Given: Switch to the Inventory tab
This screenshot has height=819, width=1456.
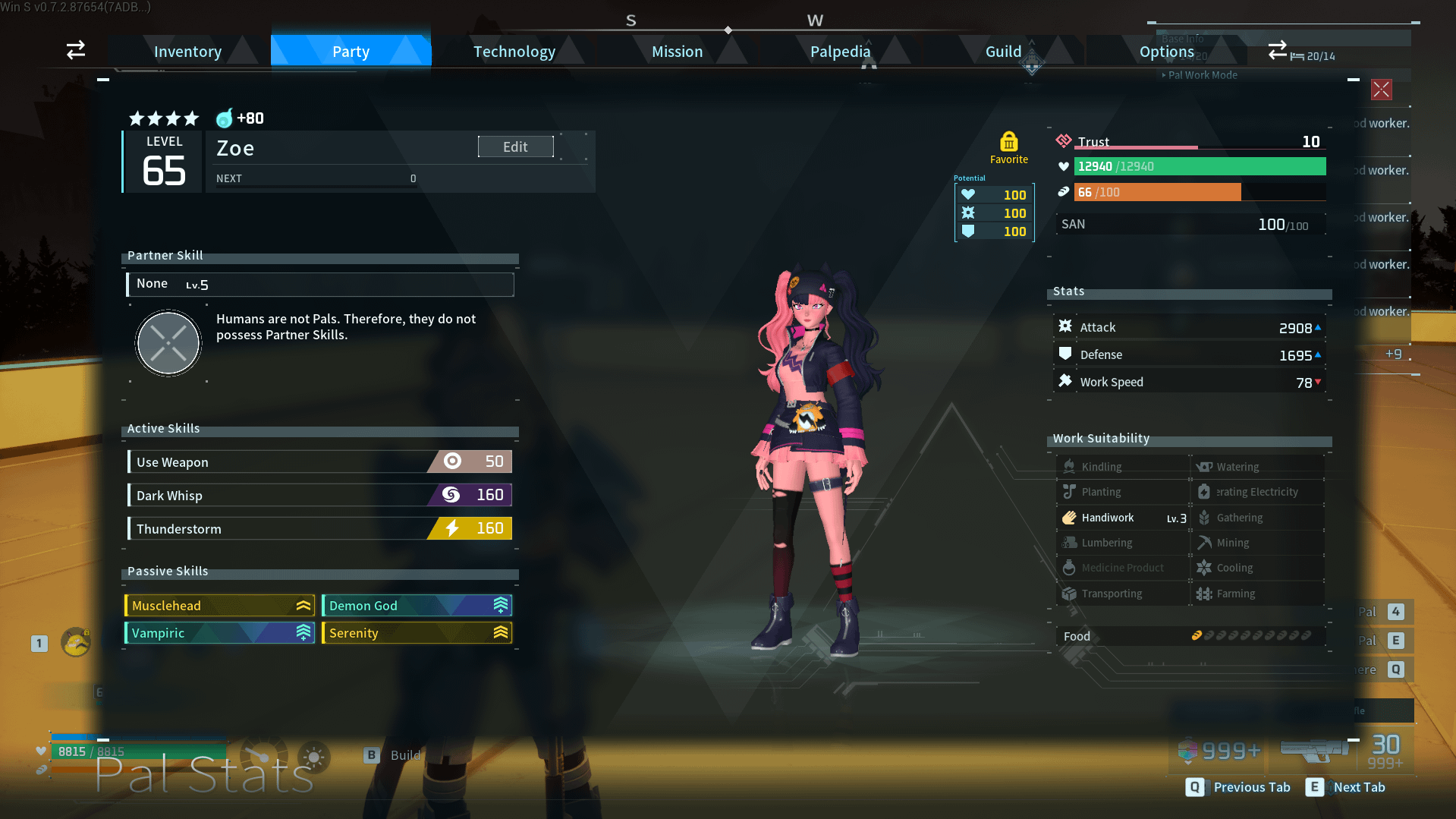Looking at the screenshot, I should 187,52.
